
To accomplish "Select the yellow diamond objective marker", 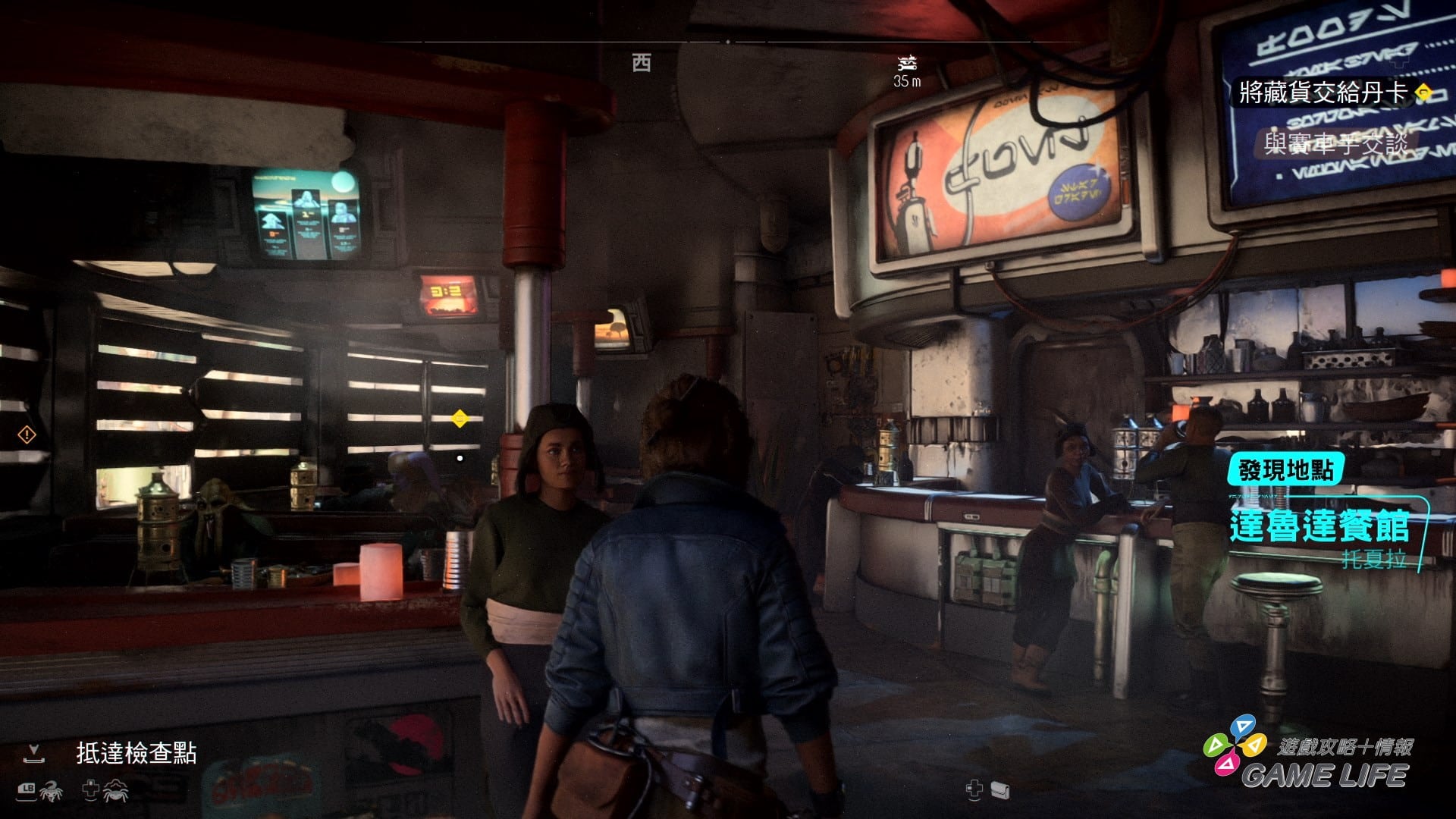I will [460, 418].
